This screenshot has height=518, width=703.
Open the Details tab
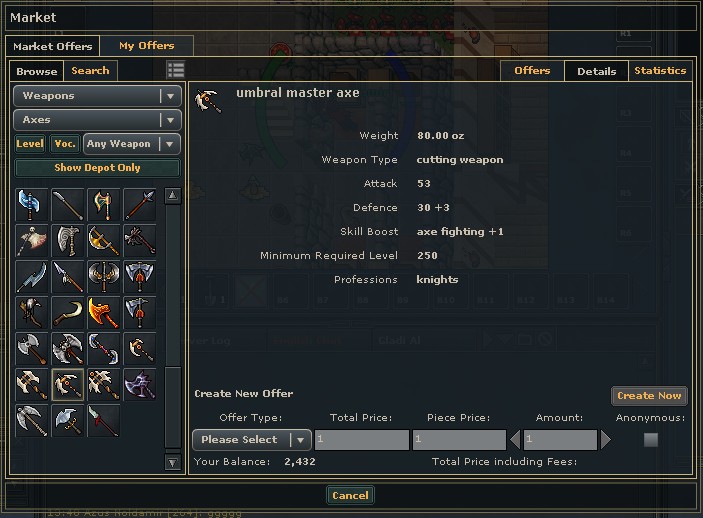[596, 71]
